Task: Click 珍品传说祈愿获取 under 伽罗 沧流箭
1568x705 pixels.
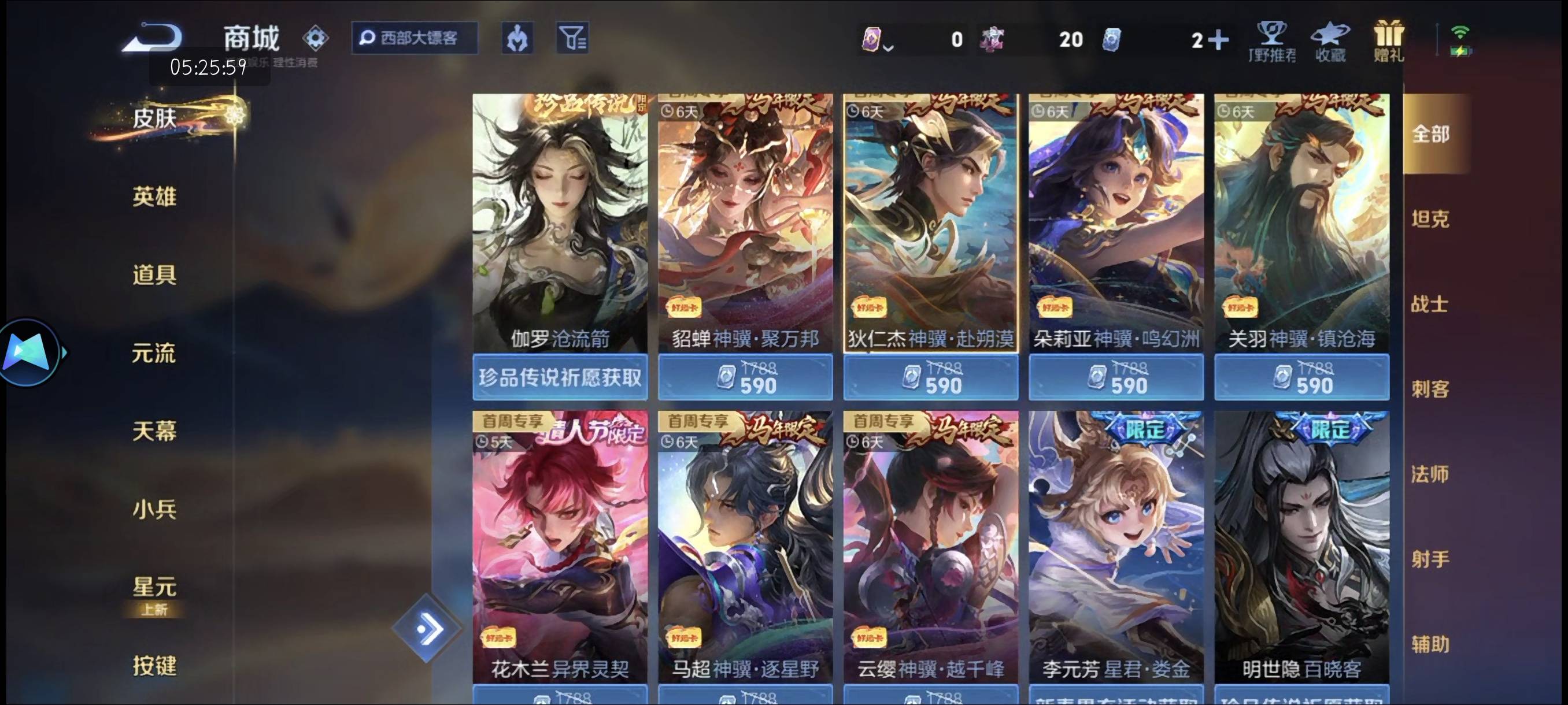Action: tap(560, 377)
